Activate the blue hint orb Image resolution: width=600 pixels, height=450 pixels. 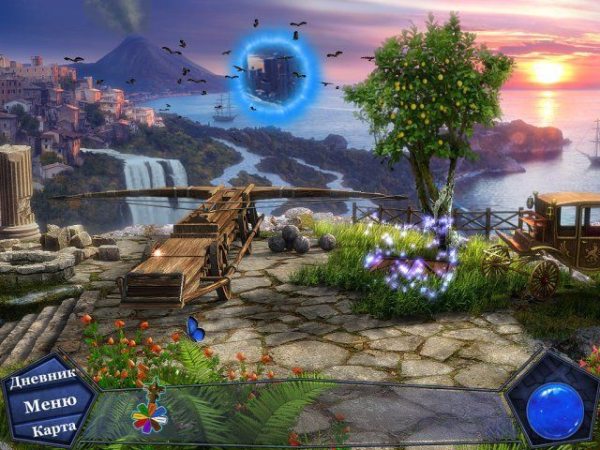(553, 410)
